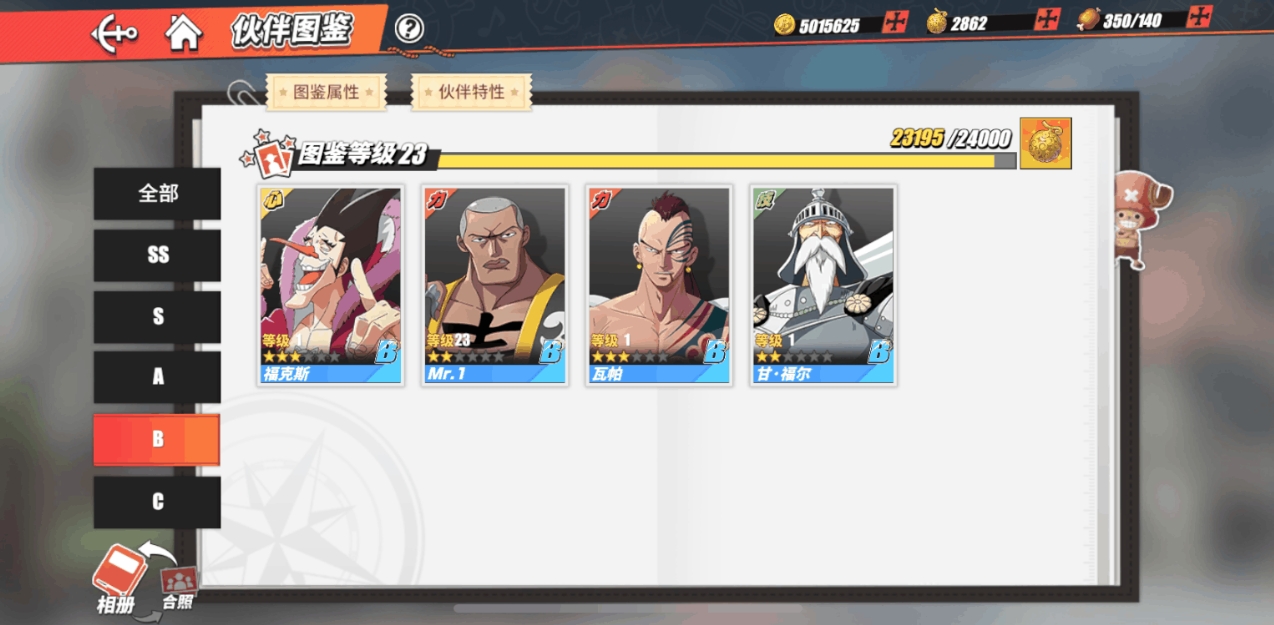Choose the Mr.1 partner card

(x=495, y=285)
